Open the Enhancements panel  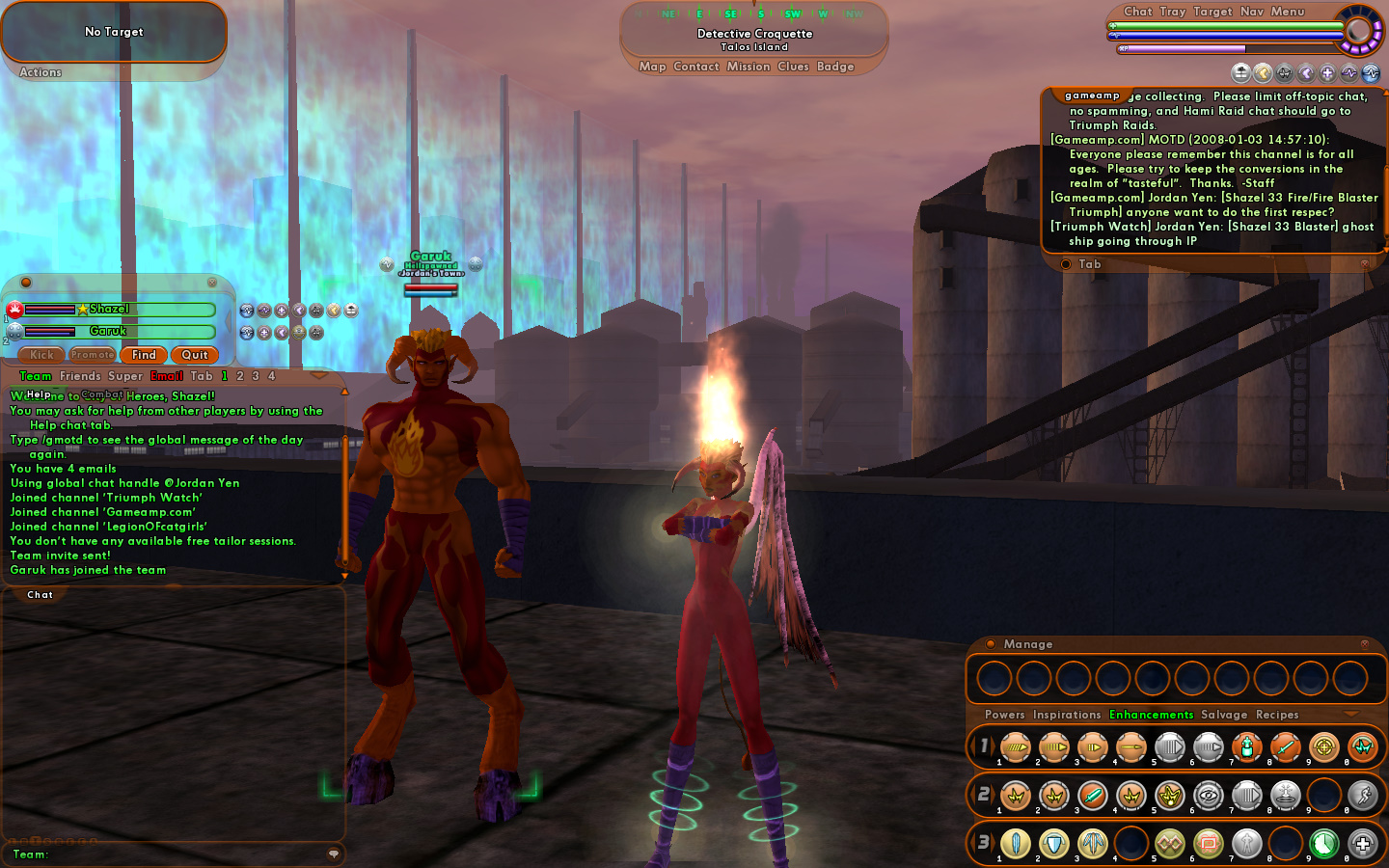1151,715
